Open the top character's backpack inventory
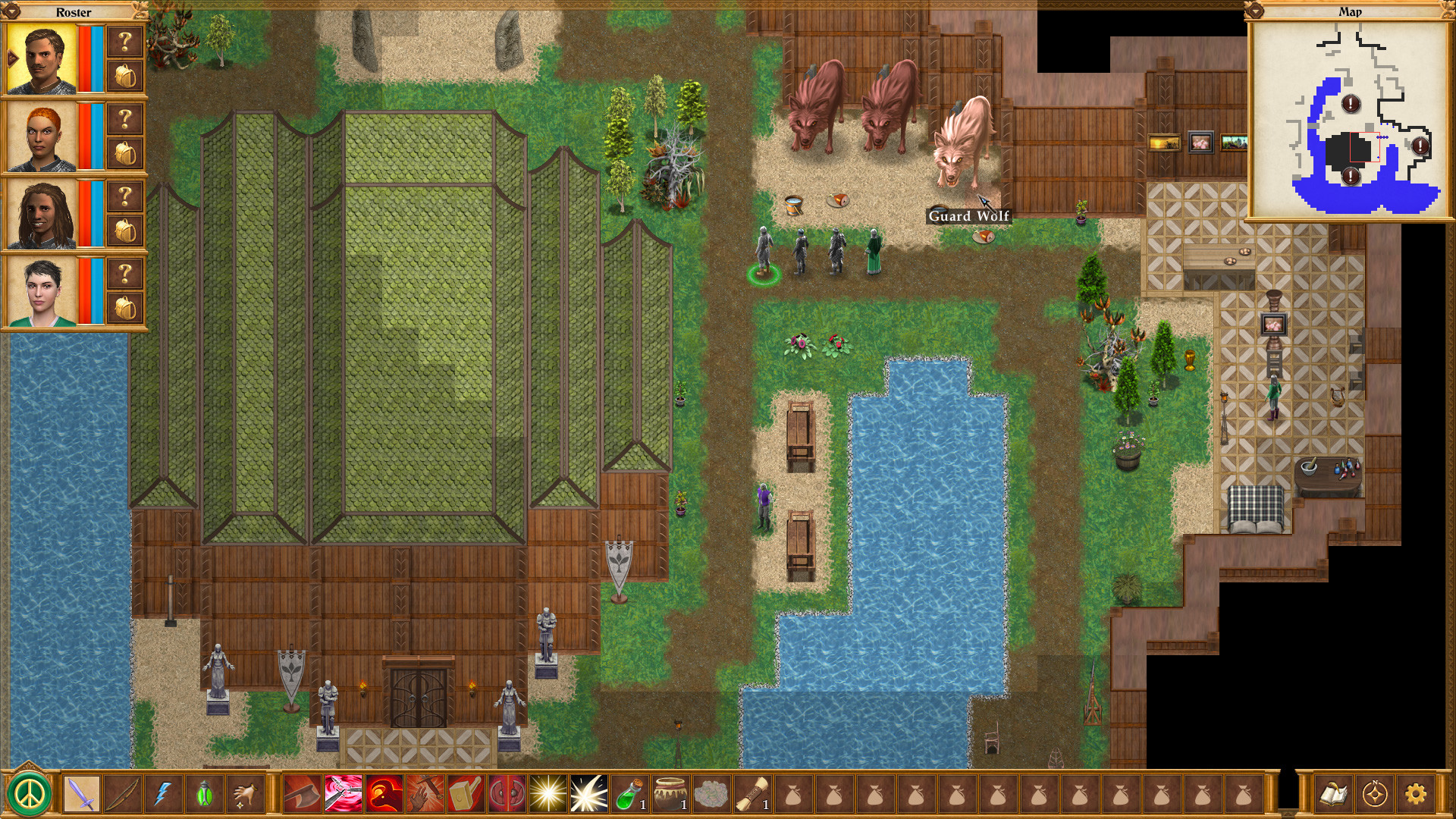1456x819 pixels. [125, 77]
